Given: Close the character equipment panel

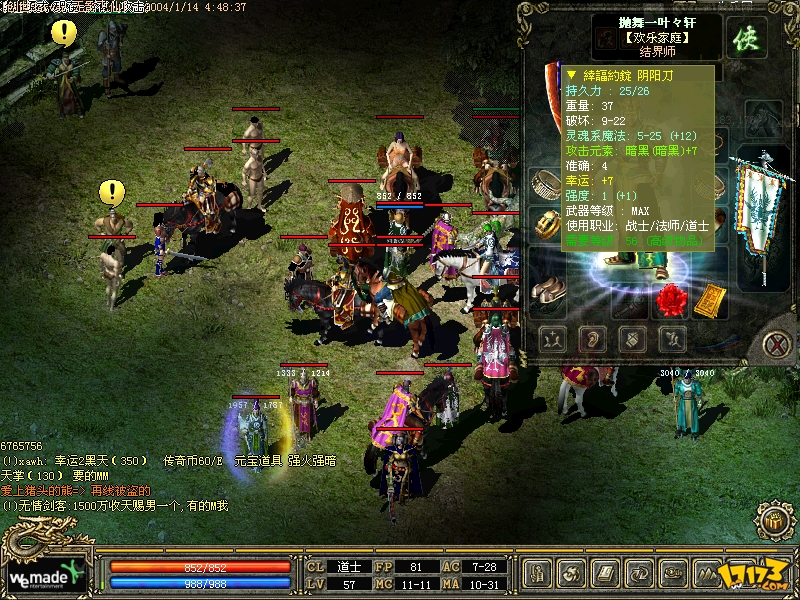Looking at the screenshot, I should pos(776,344).
